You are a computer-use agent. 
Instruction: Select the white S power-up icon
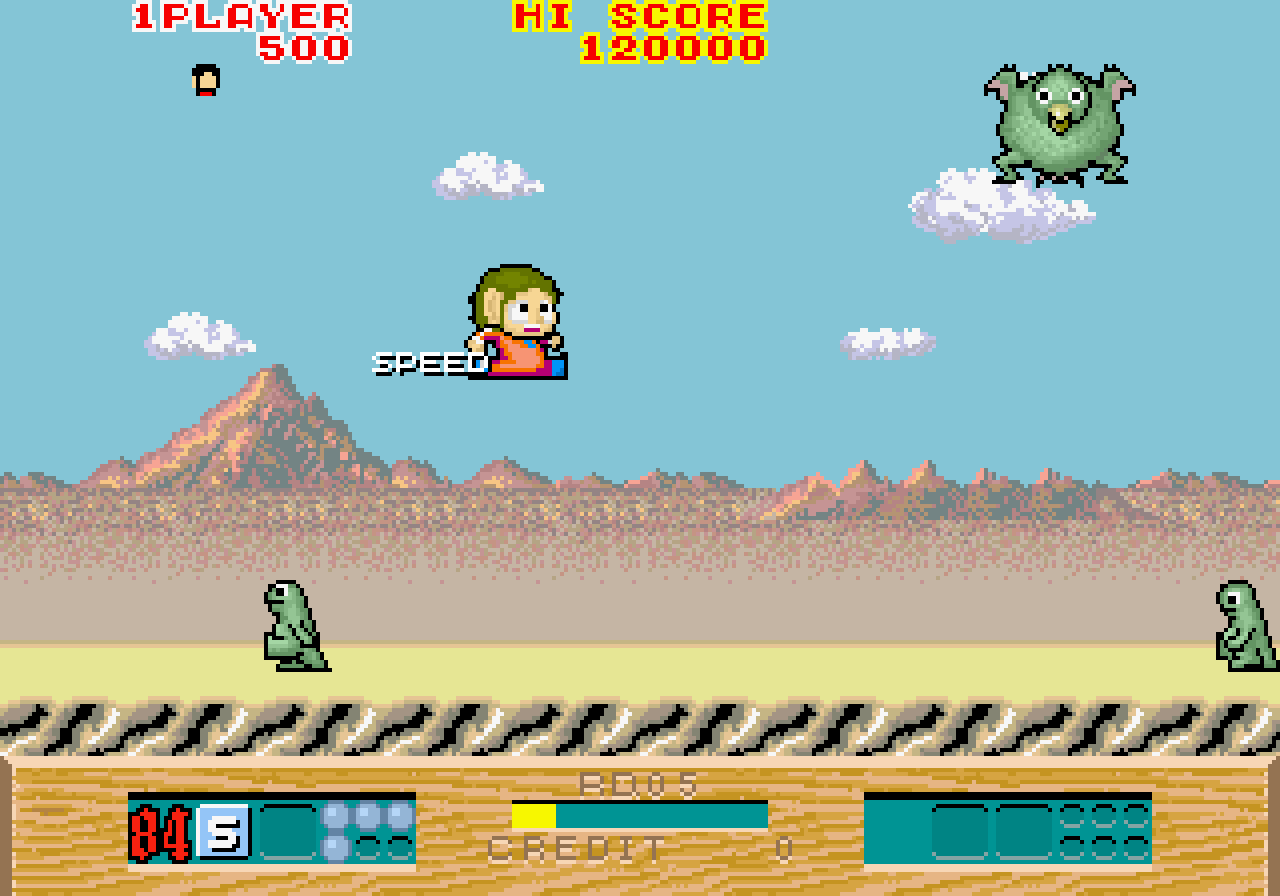[226, 830]
